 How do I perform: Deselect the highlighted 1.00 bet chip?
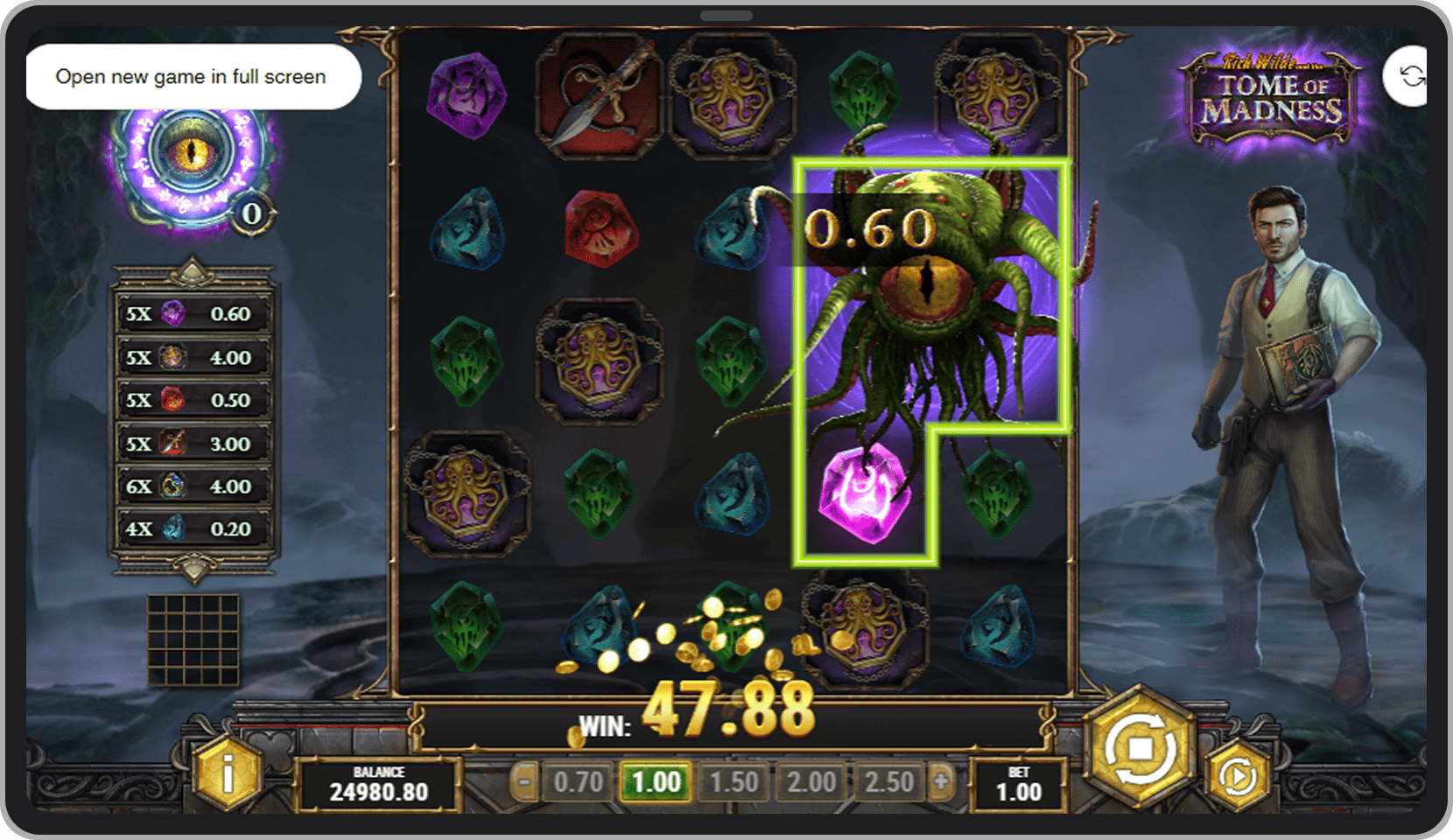pos(656,782)
